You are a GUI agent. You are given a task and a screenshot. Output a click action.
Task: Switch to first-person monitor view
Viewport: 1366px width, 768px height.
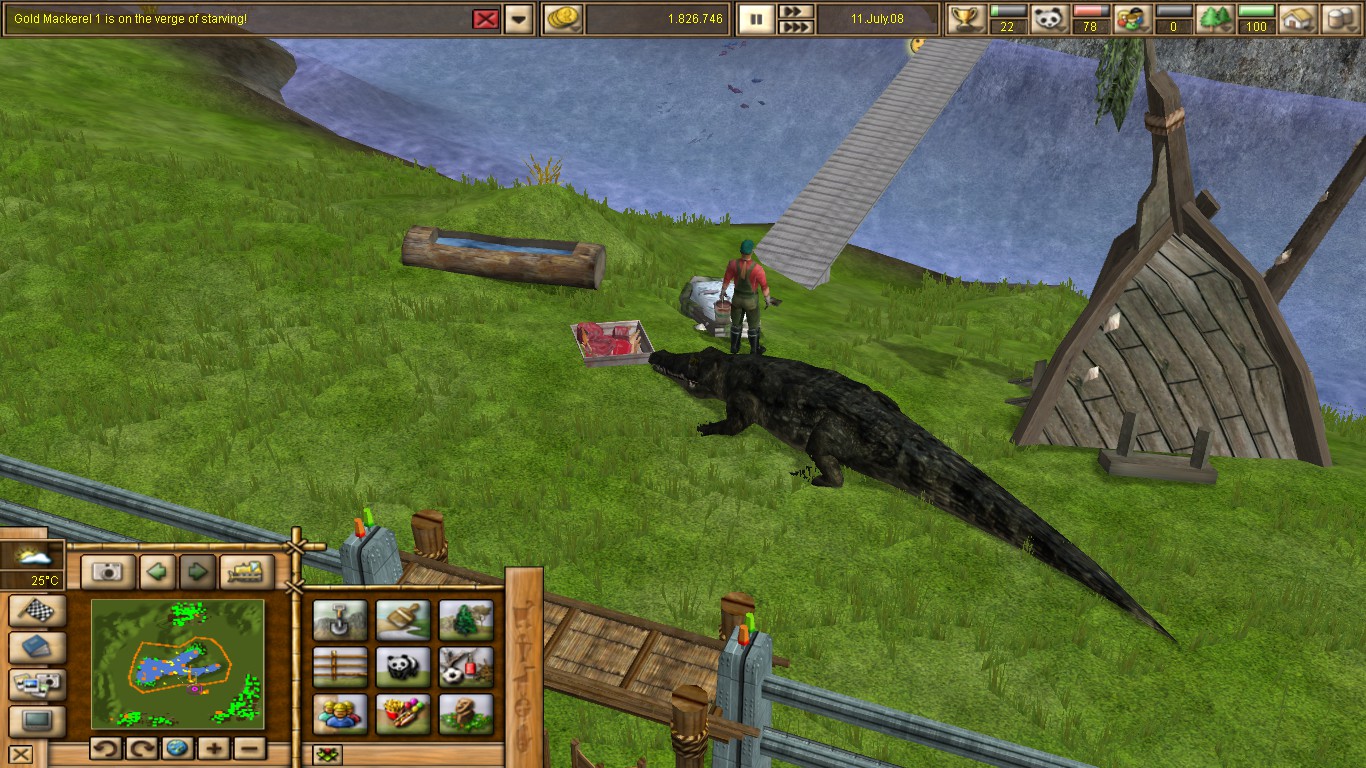point(36,718)
